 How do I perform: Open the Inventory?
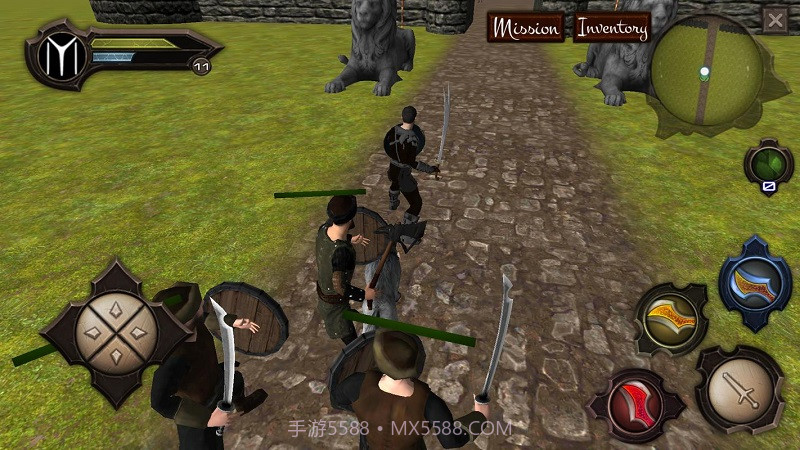(x=612, y=28)
